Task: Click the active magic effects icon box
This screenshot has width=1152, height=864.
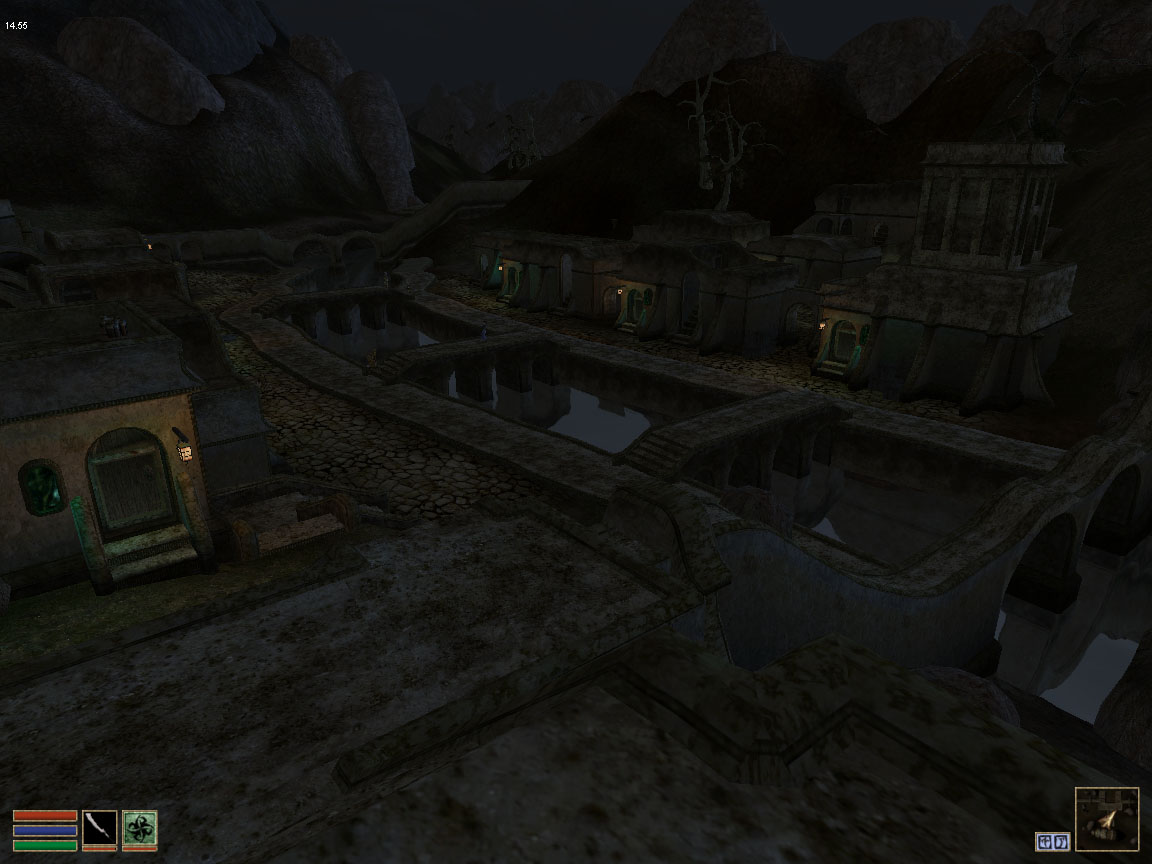Action: pos(1052,842)
